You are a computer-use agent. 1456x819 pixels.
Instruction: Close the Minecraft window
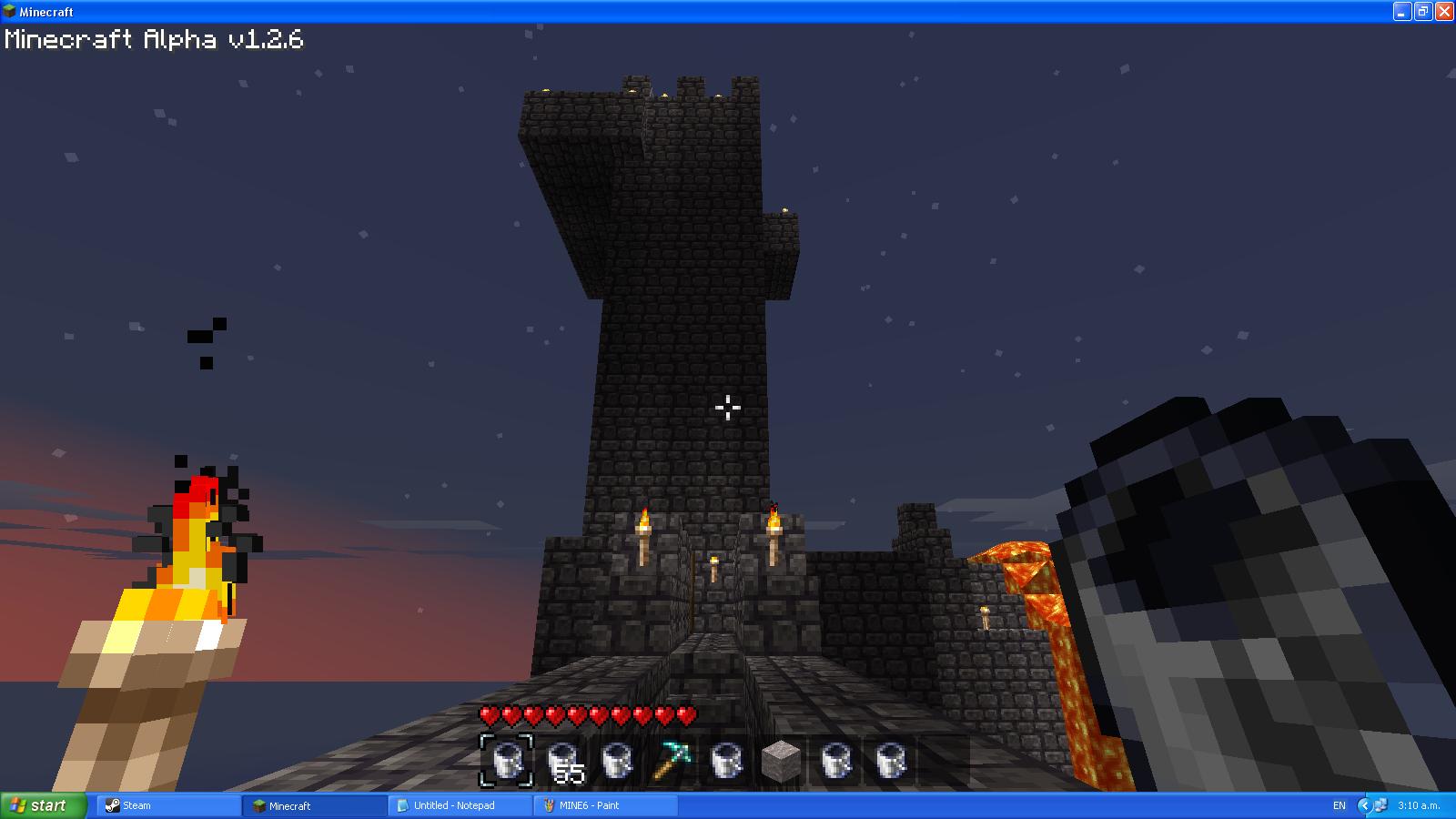tap(1443, 11)
